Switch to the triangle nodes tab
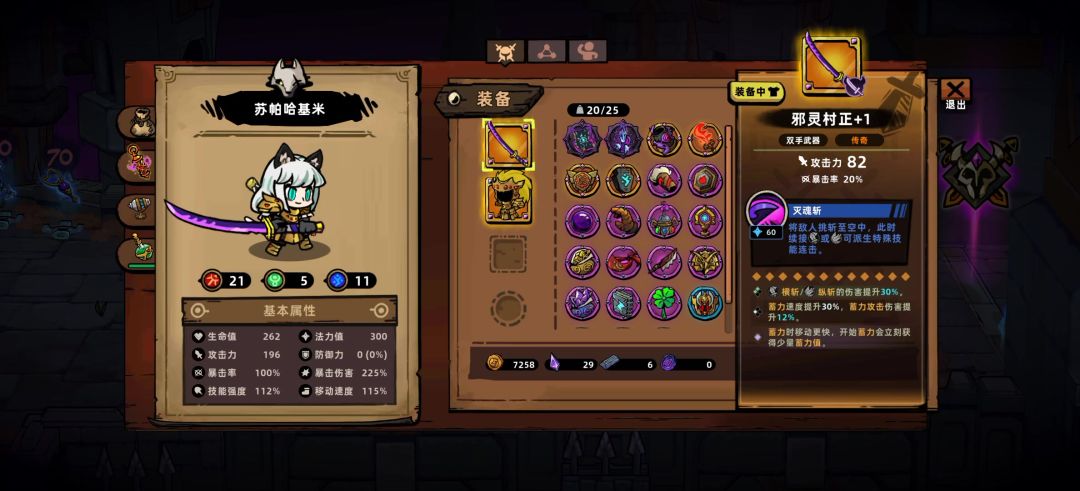The height and width of the screenshot is (491, 1080). [x=547, y=52]
